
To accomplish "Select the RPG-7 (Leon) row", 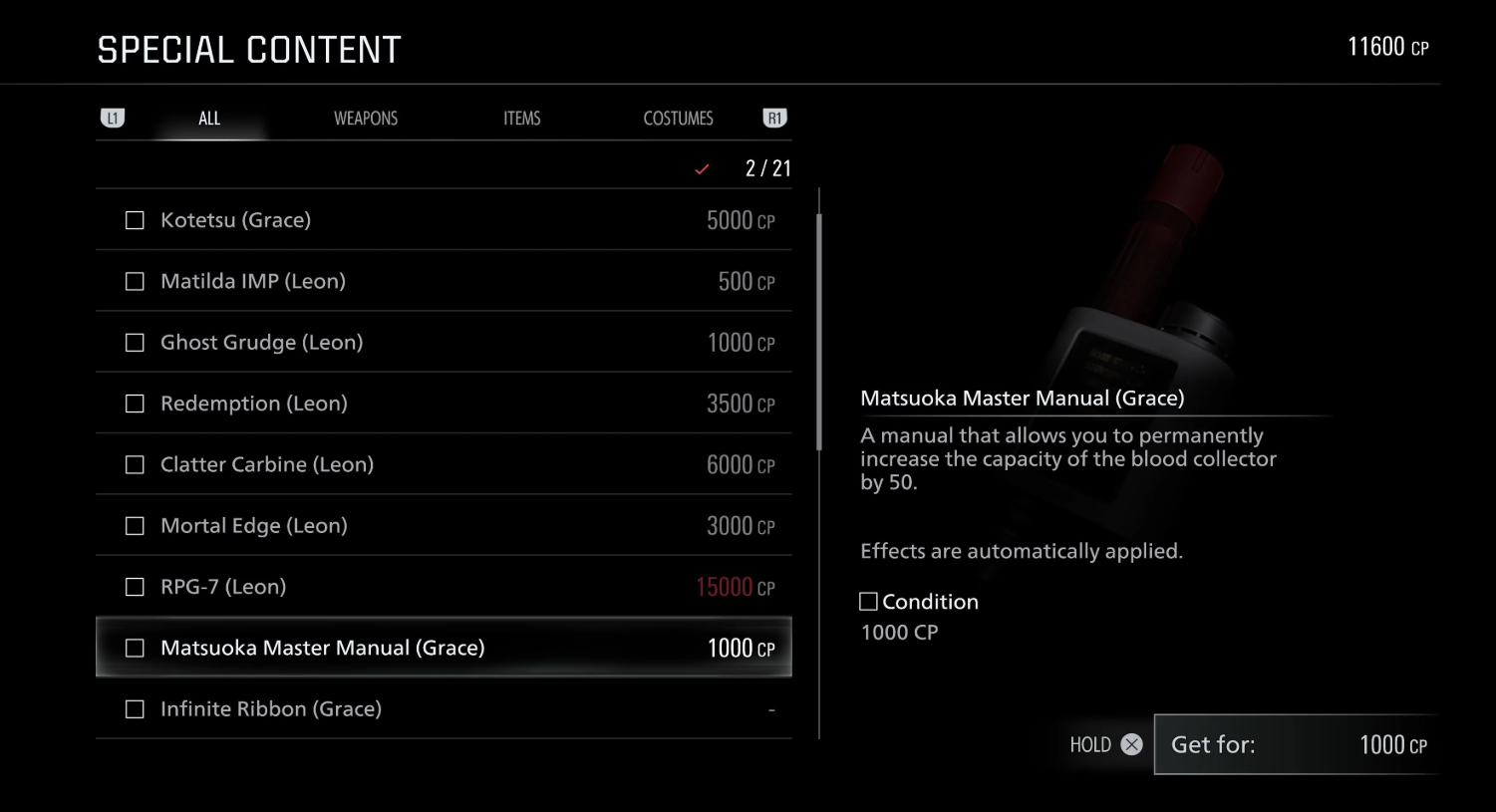I will click(444, 587).
